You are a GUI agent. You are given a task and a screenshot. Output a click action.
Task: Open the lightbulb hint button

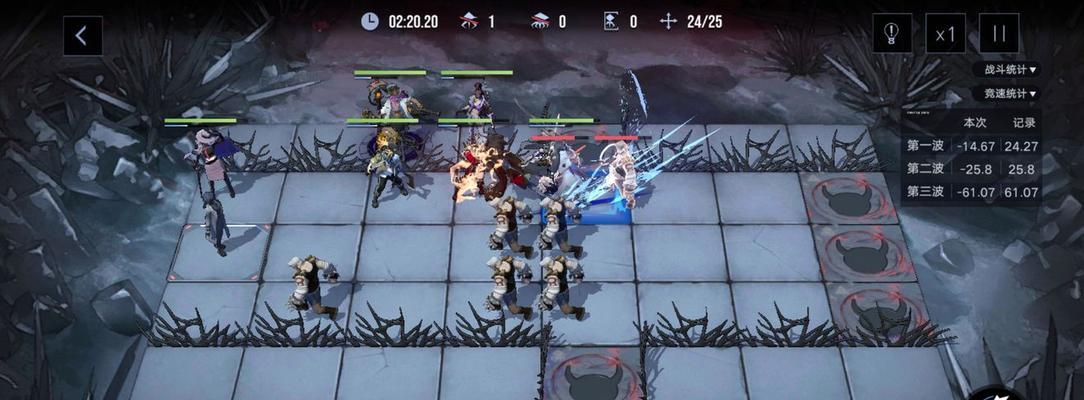coord(891,33)
